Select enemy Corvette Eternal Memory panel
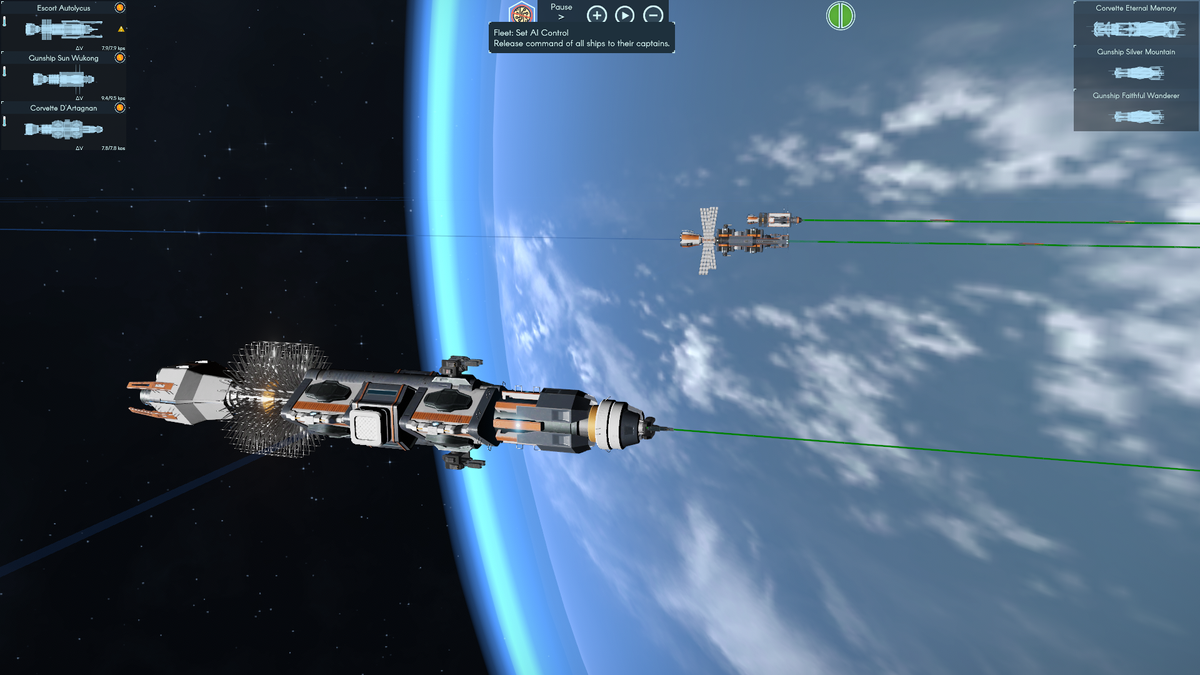 pyautogui.click(x=1136, y=23)
